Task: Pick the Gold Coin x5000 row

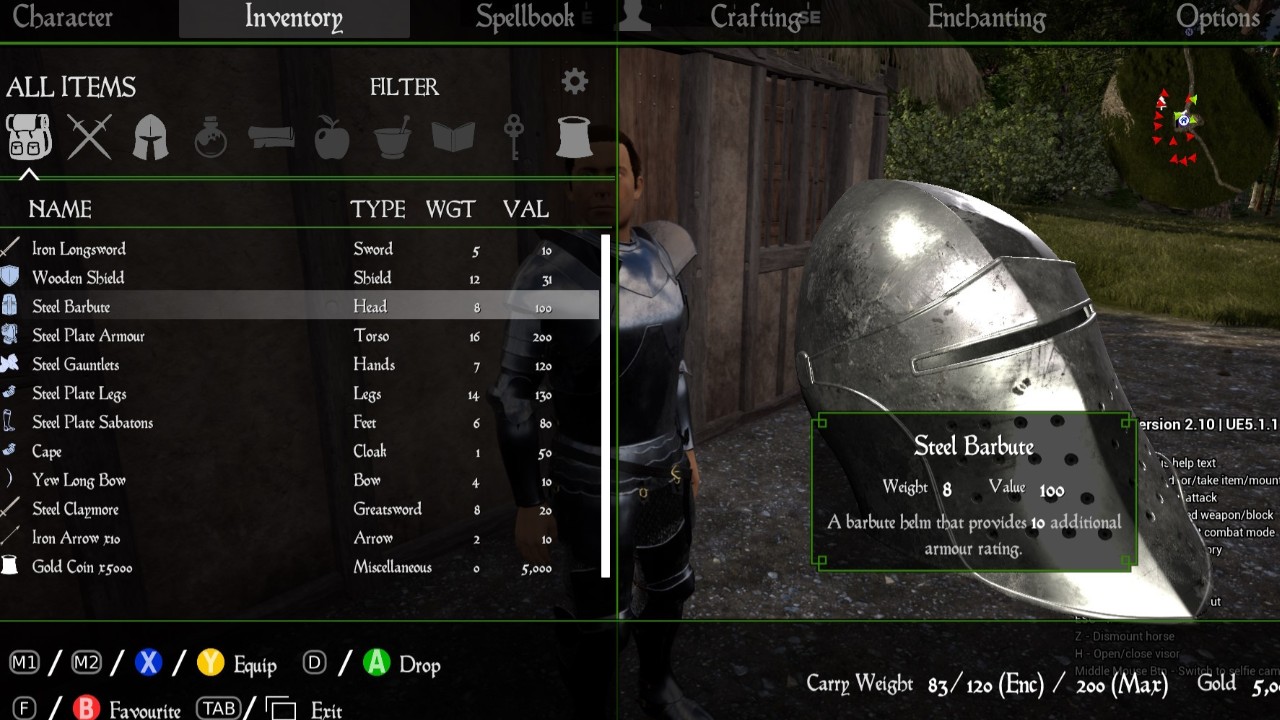Action: (82, 568)
